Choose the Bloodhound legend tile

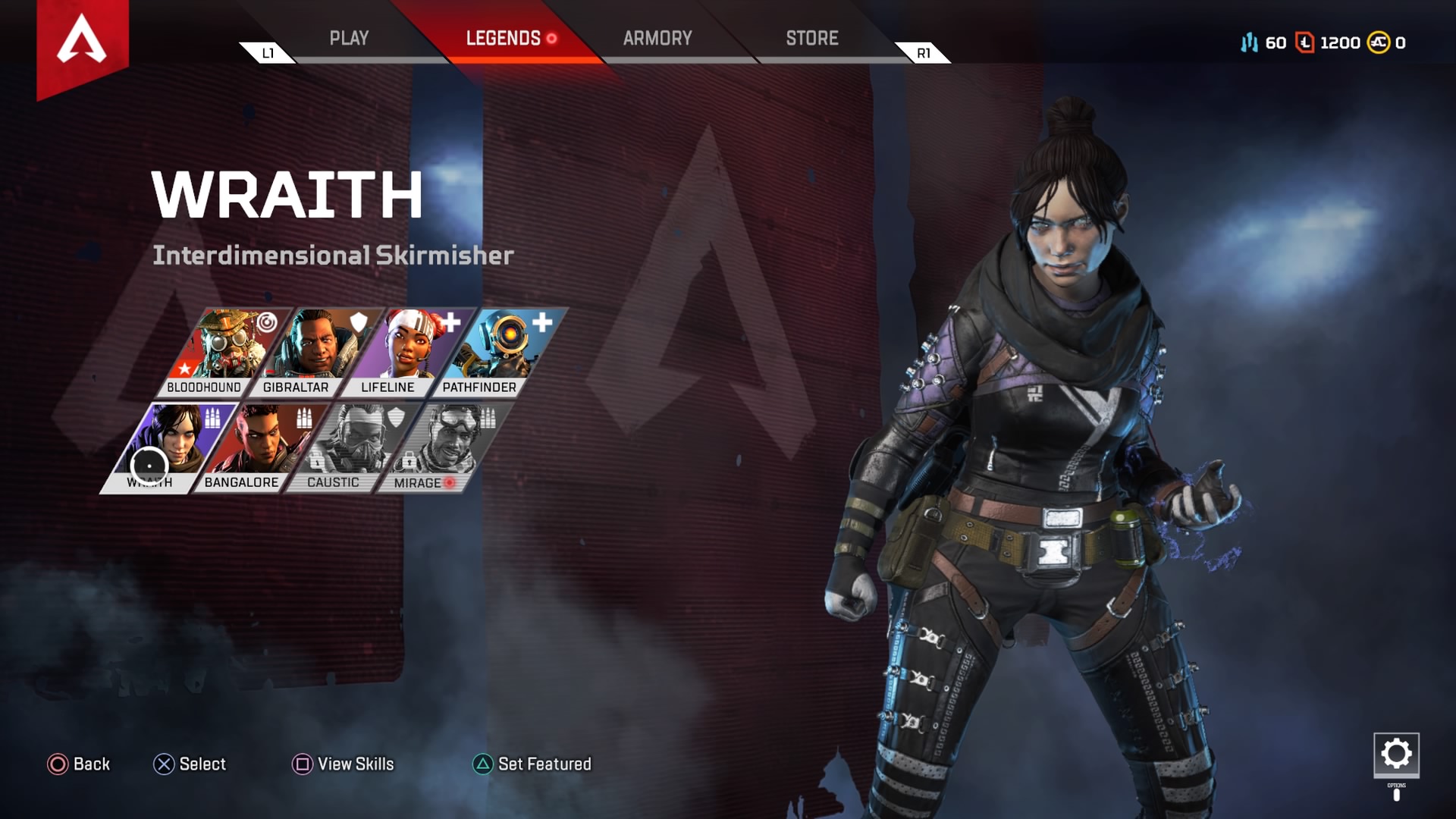tap(220, 350)
